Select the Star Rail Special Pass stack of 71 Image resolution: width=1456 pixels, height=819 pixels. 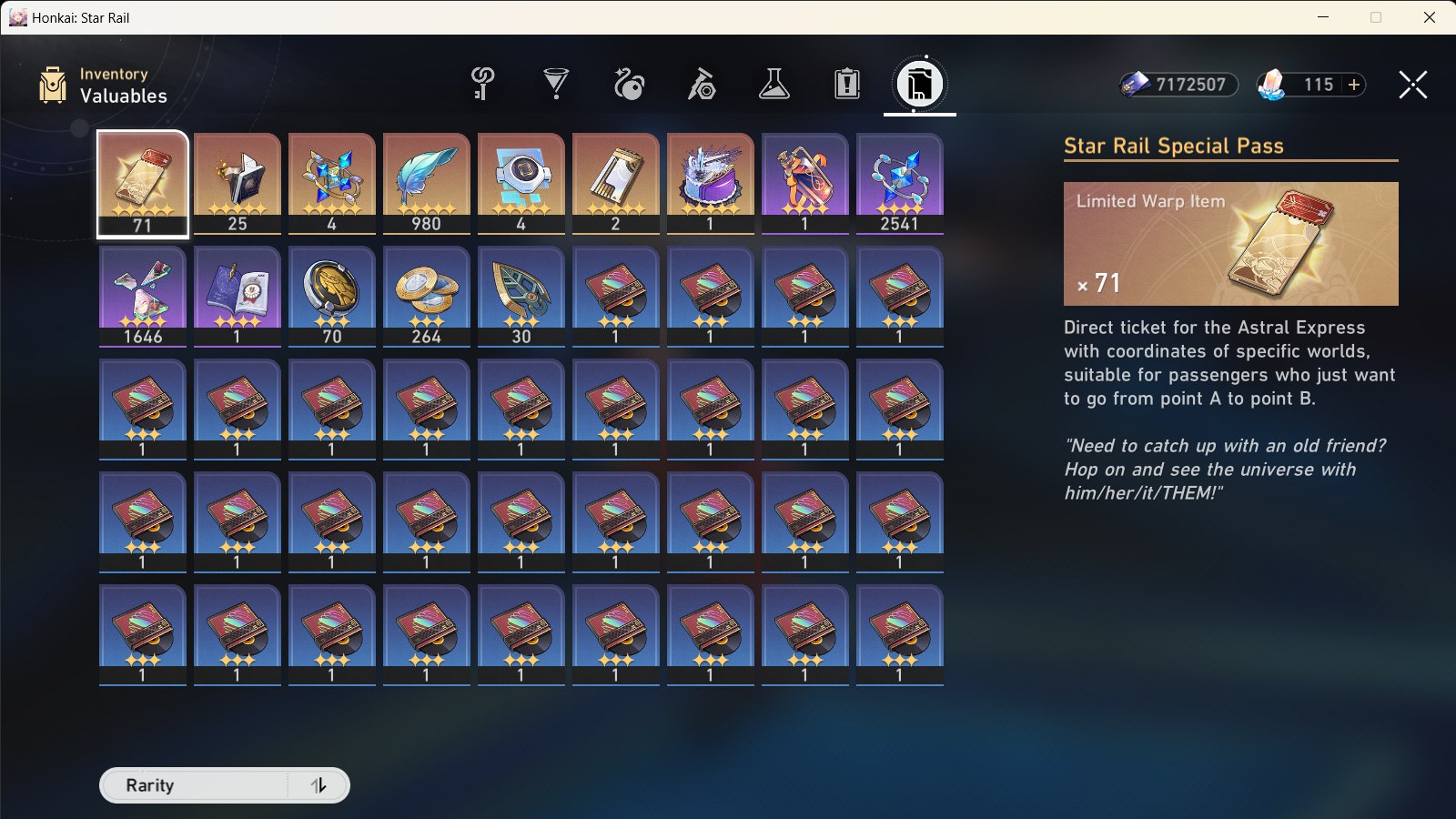(x=142, y=182)
